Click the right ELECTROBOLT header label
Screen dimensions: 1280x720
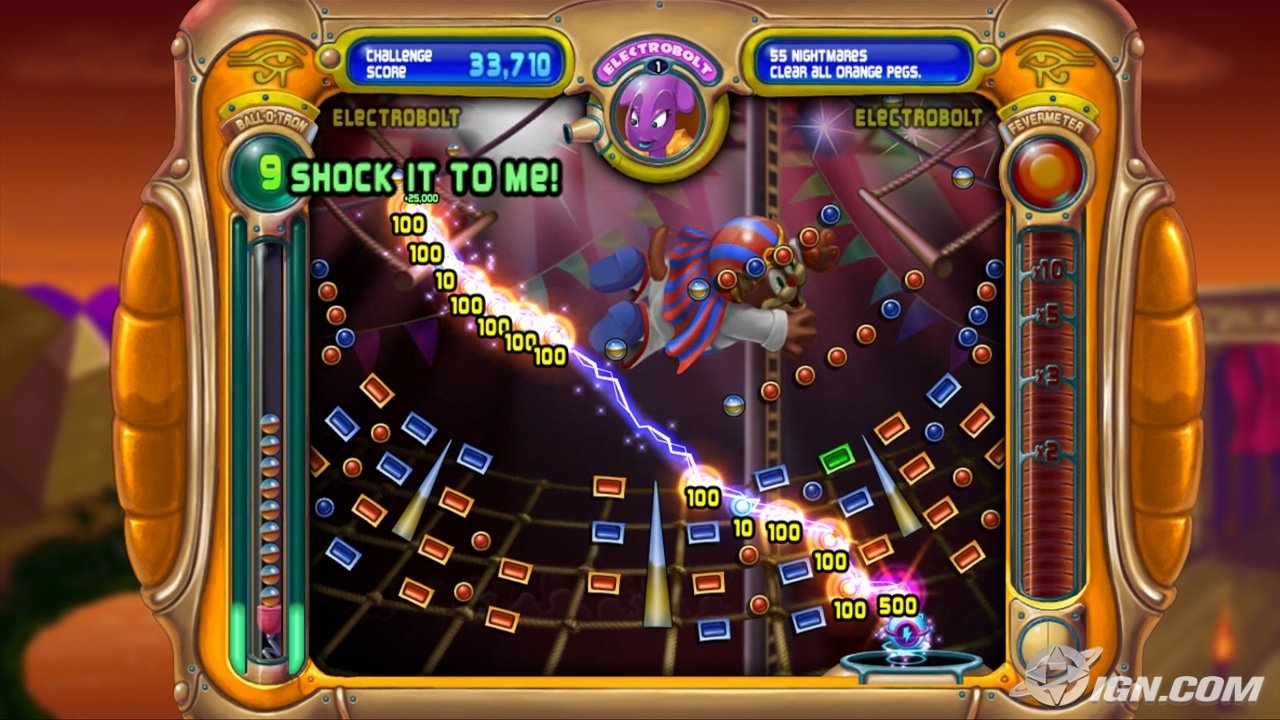920,118
